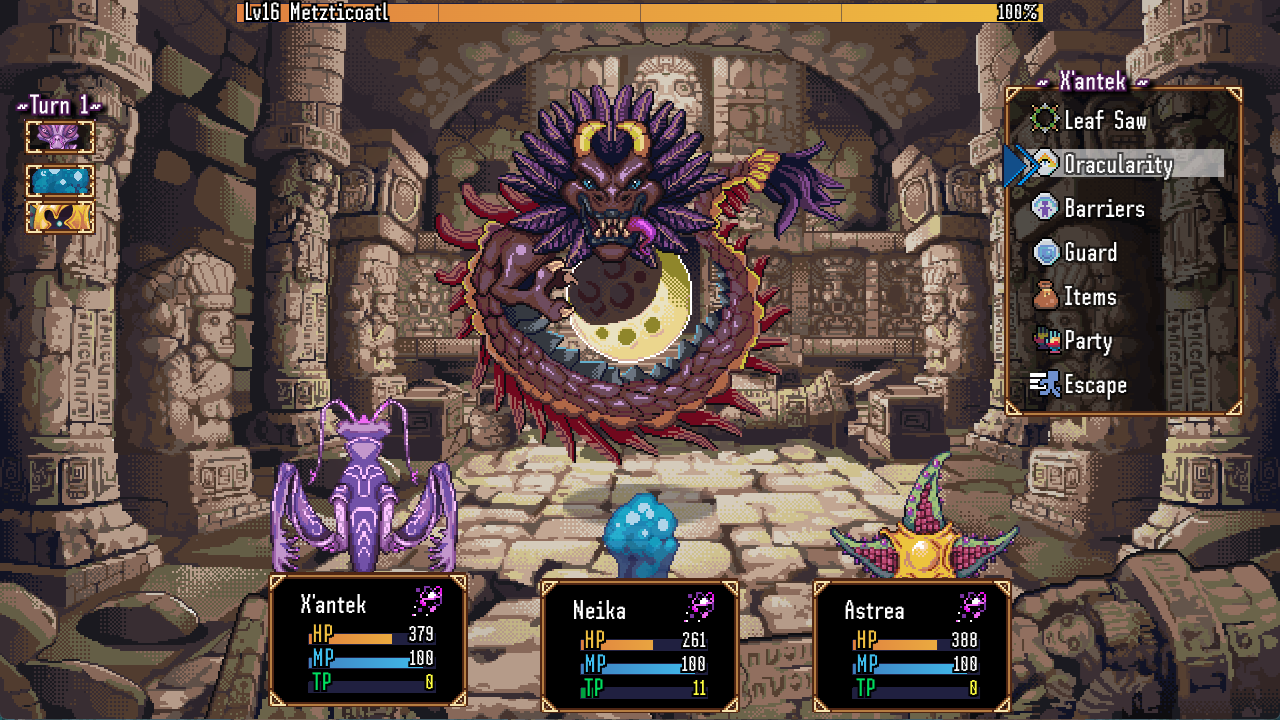Click Neika's status panel
Screen dimensions: 1280x720
tap(640, 650)
